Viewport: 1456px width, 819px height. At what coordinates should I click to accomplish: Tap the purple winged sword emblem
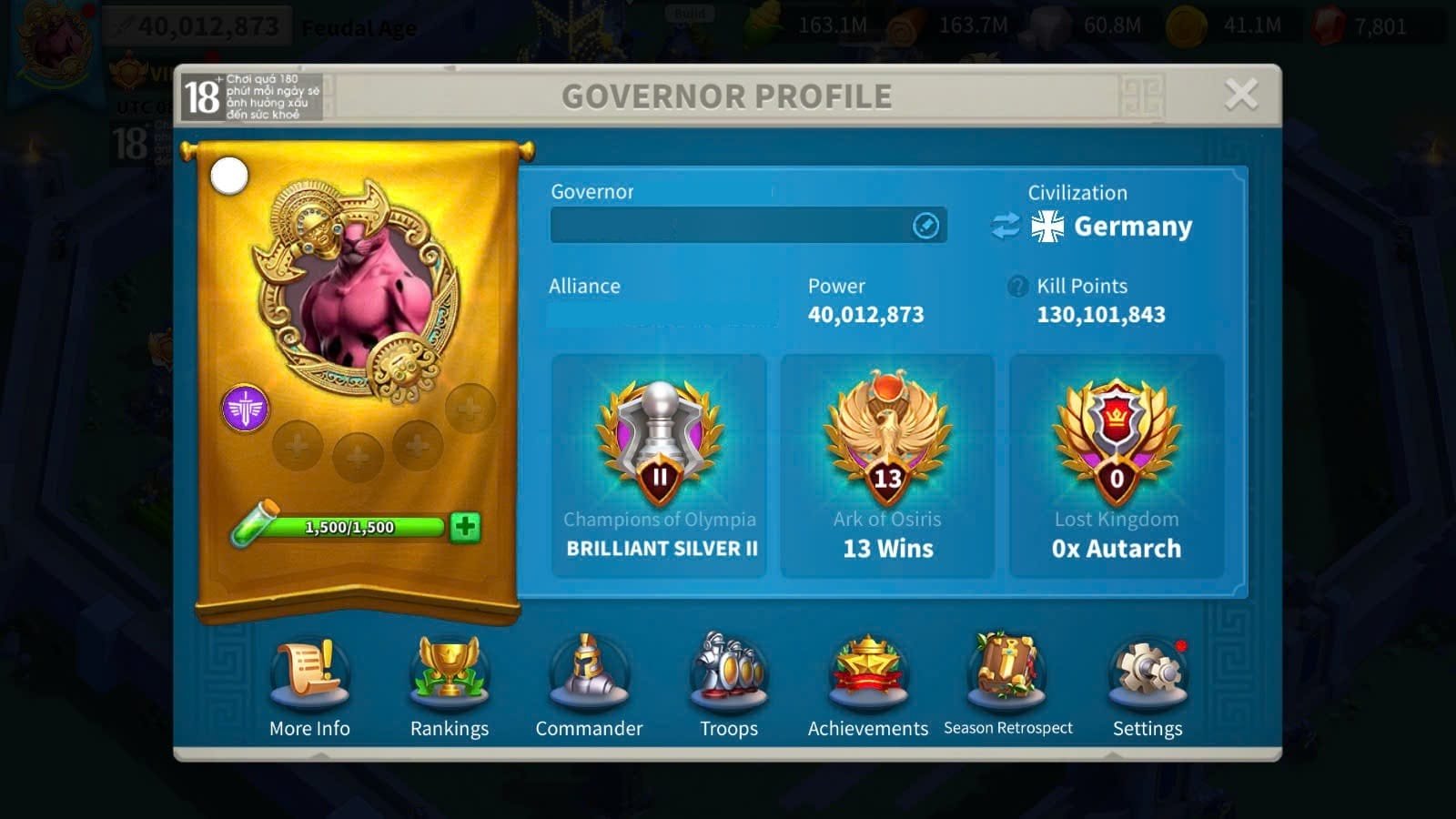[245, 409]
